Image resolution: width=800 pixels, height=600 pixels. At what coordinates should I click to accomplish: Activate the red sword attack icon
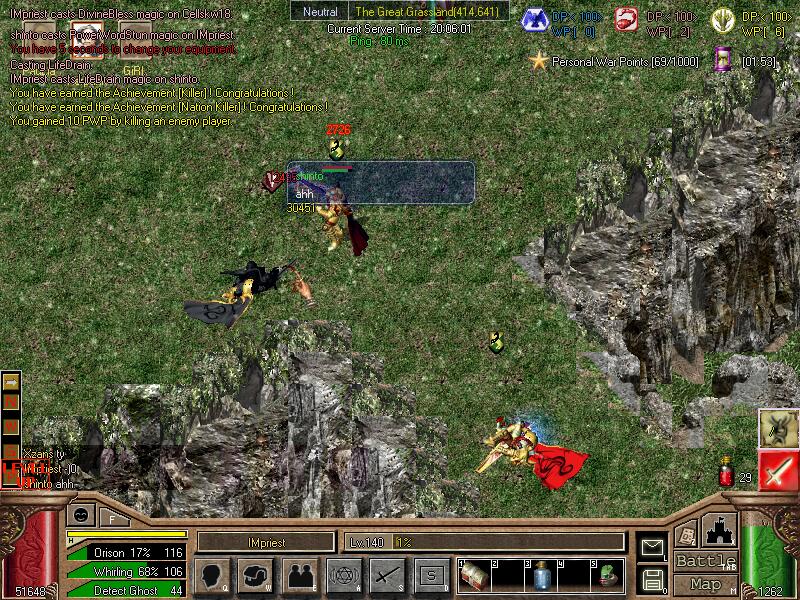coord(777,471)
